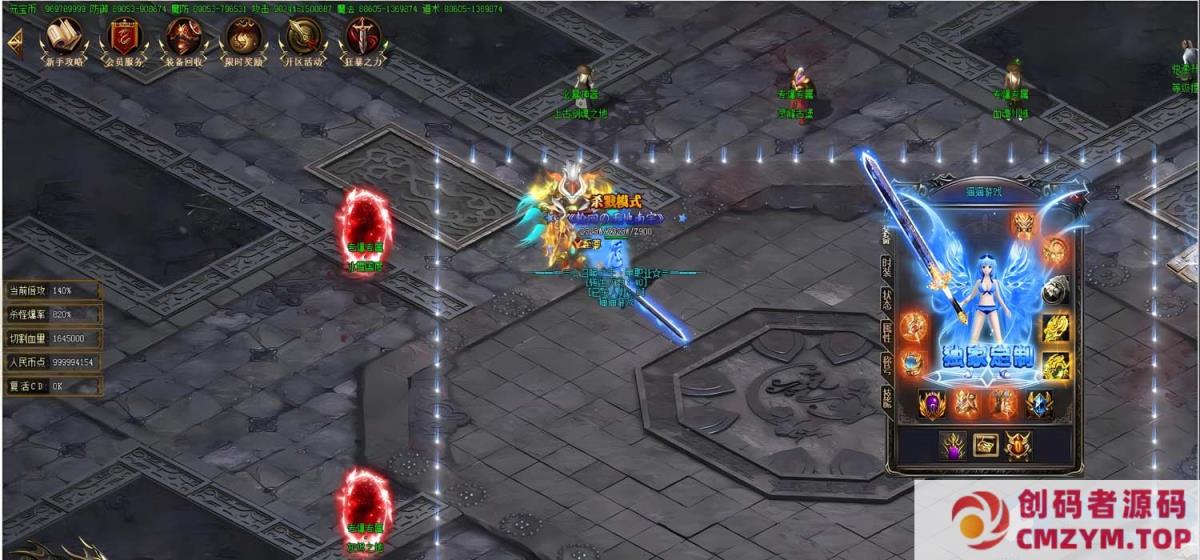Image resolution: width=1200 pixels, height=560 pixels.
Task: Activate the 狂暴之力 berserk power icon
Action: 362,38
